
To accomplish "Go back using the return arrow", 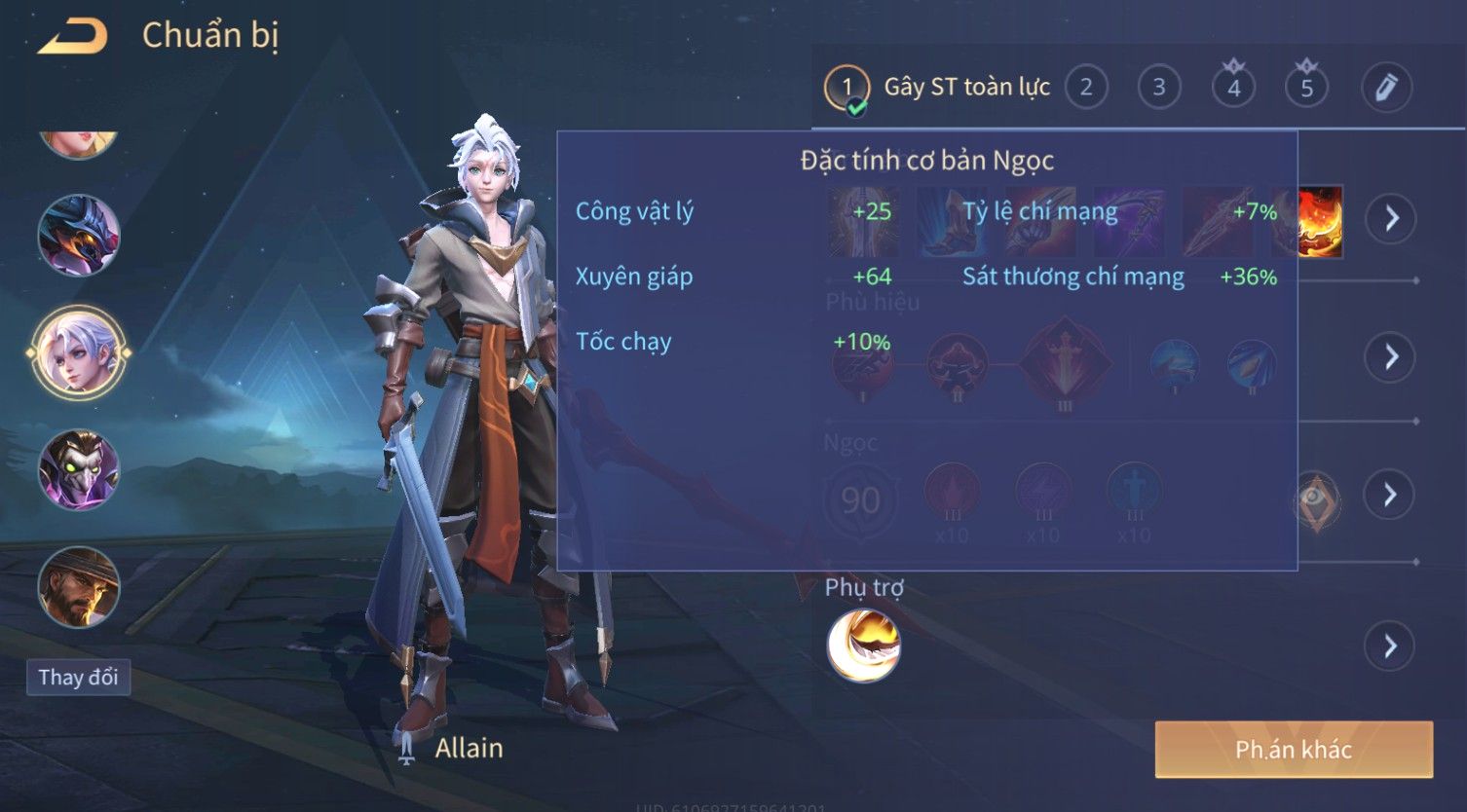I will point(72,37).
